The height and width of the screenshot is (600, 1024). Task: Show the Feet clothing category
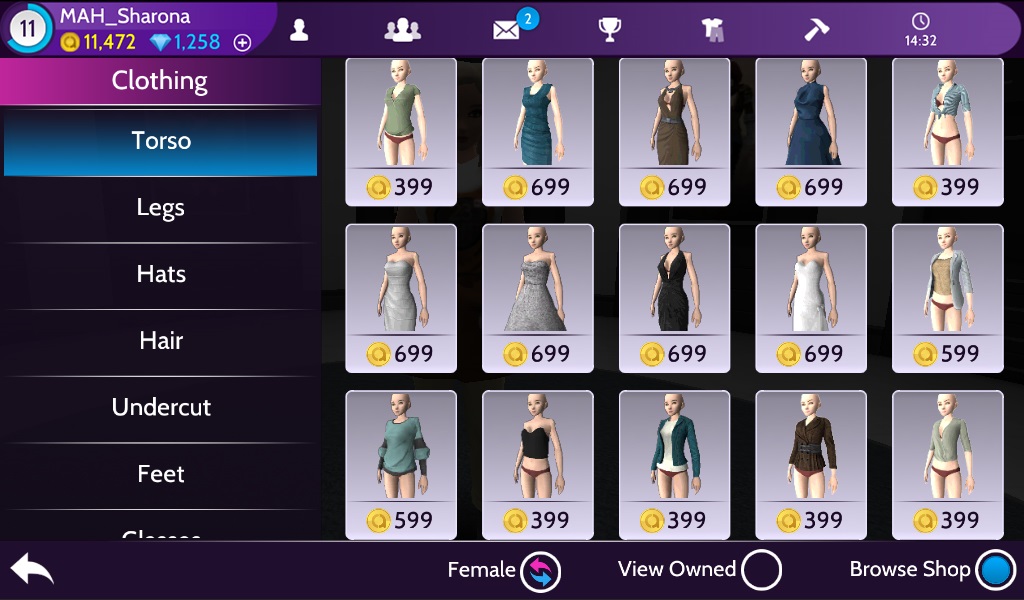160,474
